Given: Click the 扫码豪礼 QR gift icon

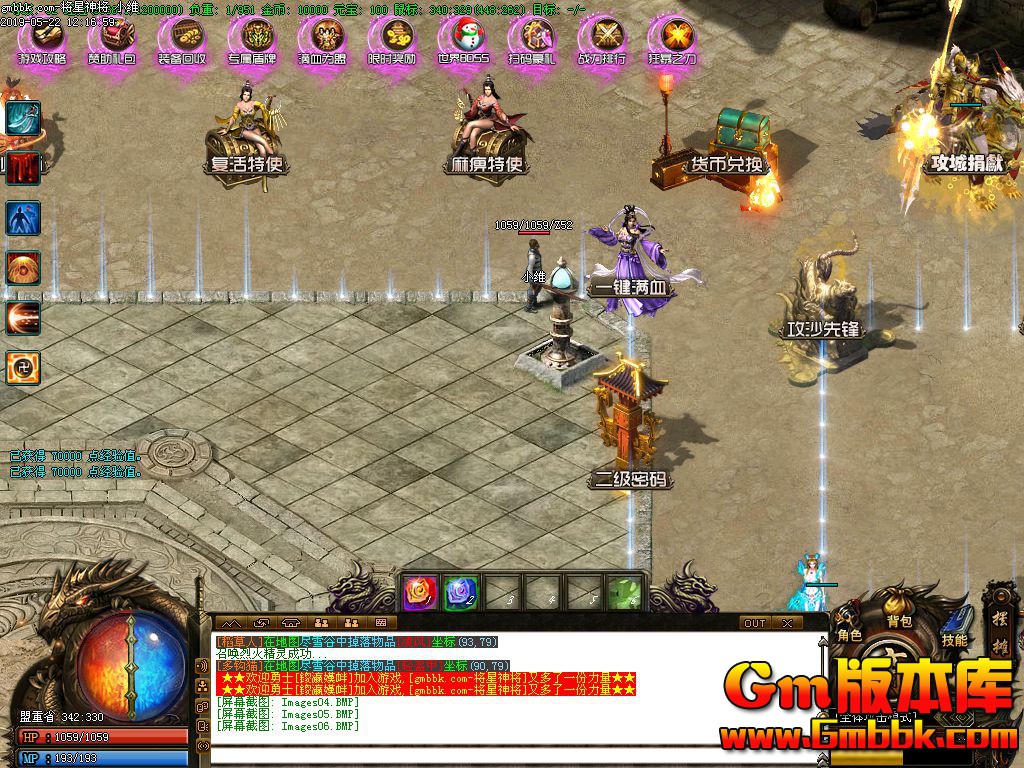Looking at the screenshot, I should point(532,41).
